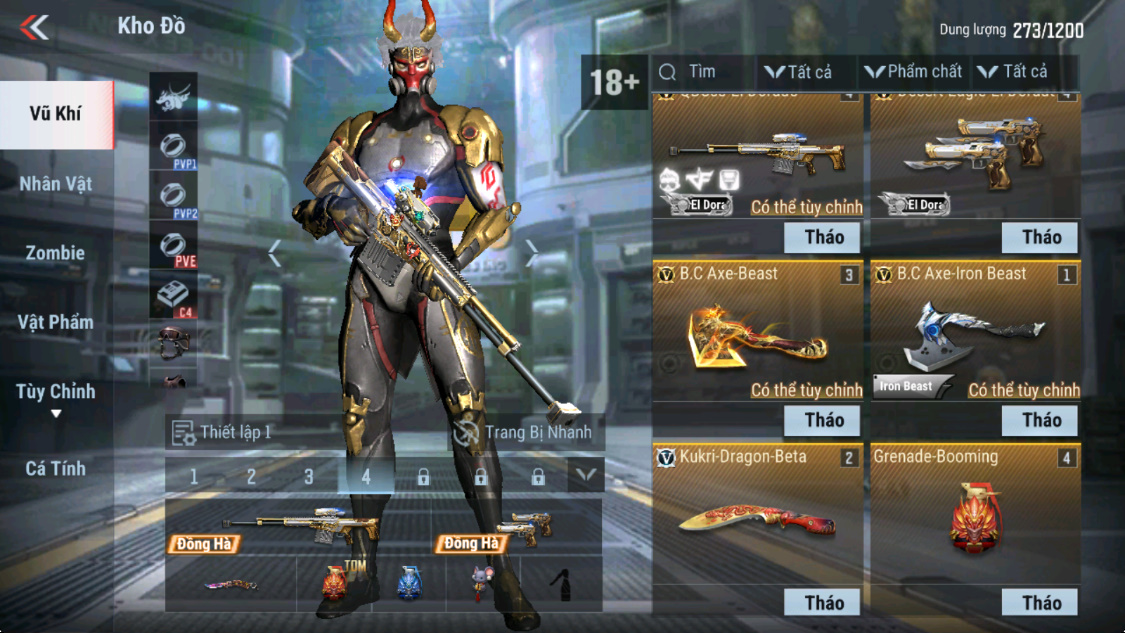Unequip B.C Axe-Beast with Tháo
The image size is (1125, 633).
824,420
